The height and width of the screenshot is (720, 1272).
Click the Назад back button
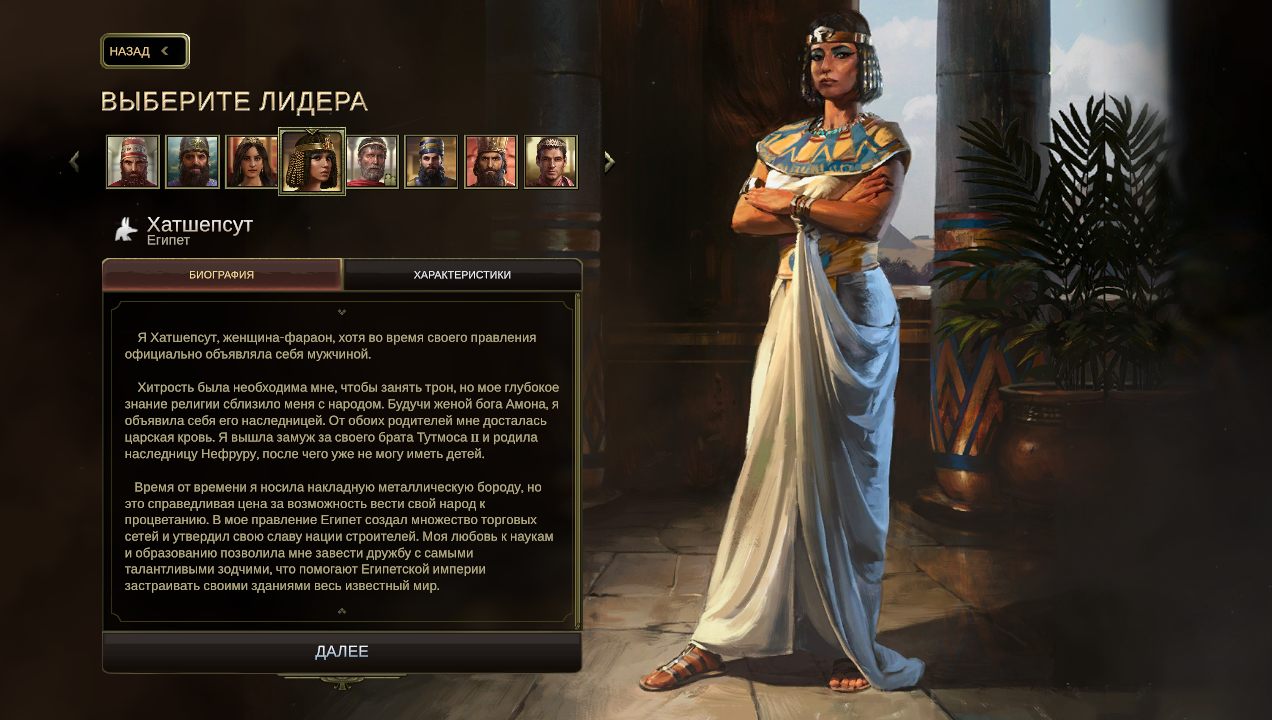[x=144, y=51]
